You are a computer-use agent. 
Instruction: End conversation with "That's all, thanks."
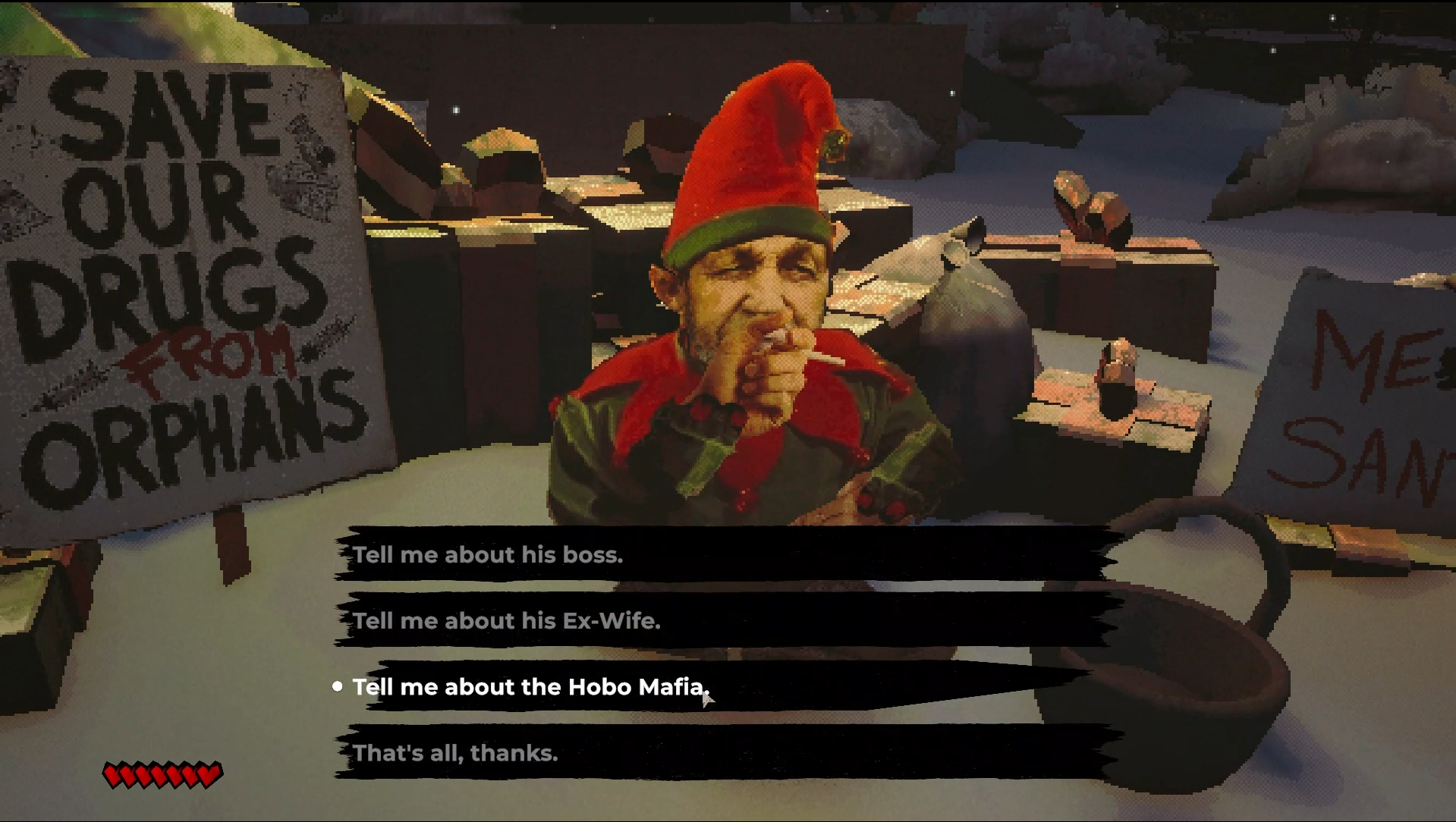click(455, 753)
